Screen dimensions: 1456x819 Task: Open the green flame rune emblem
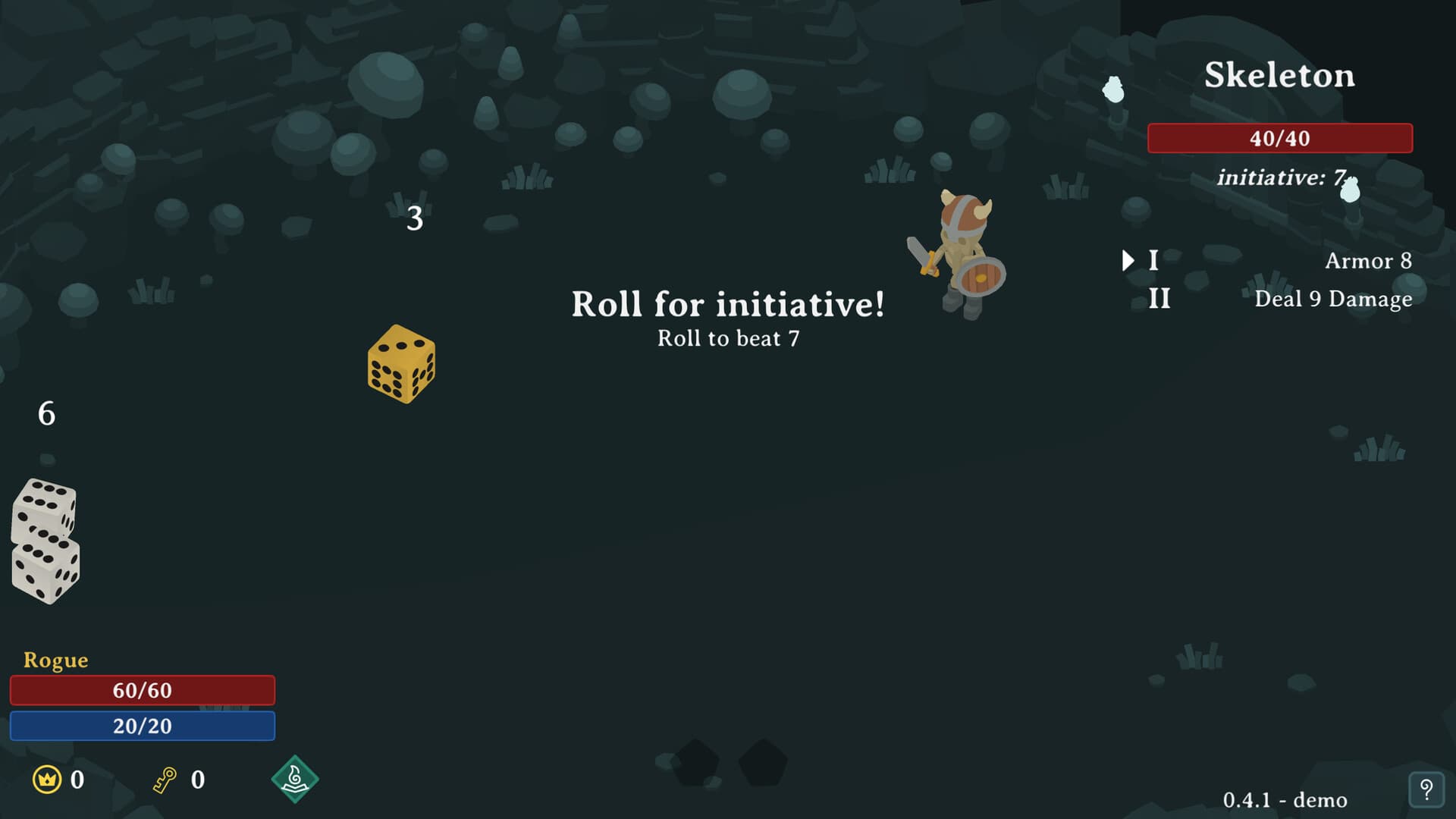pos(296,779)
